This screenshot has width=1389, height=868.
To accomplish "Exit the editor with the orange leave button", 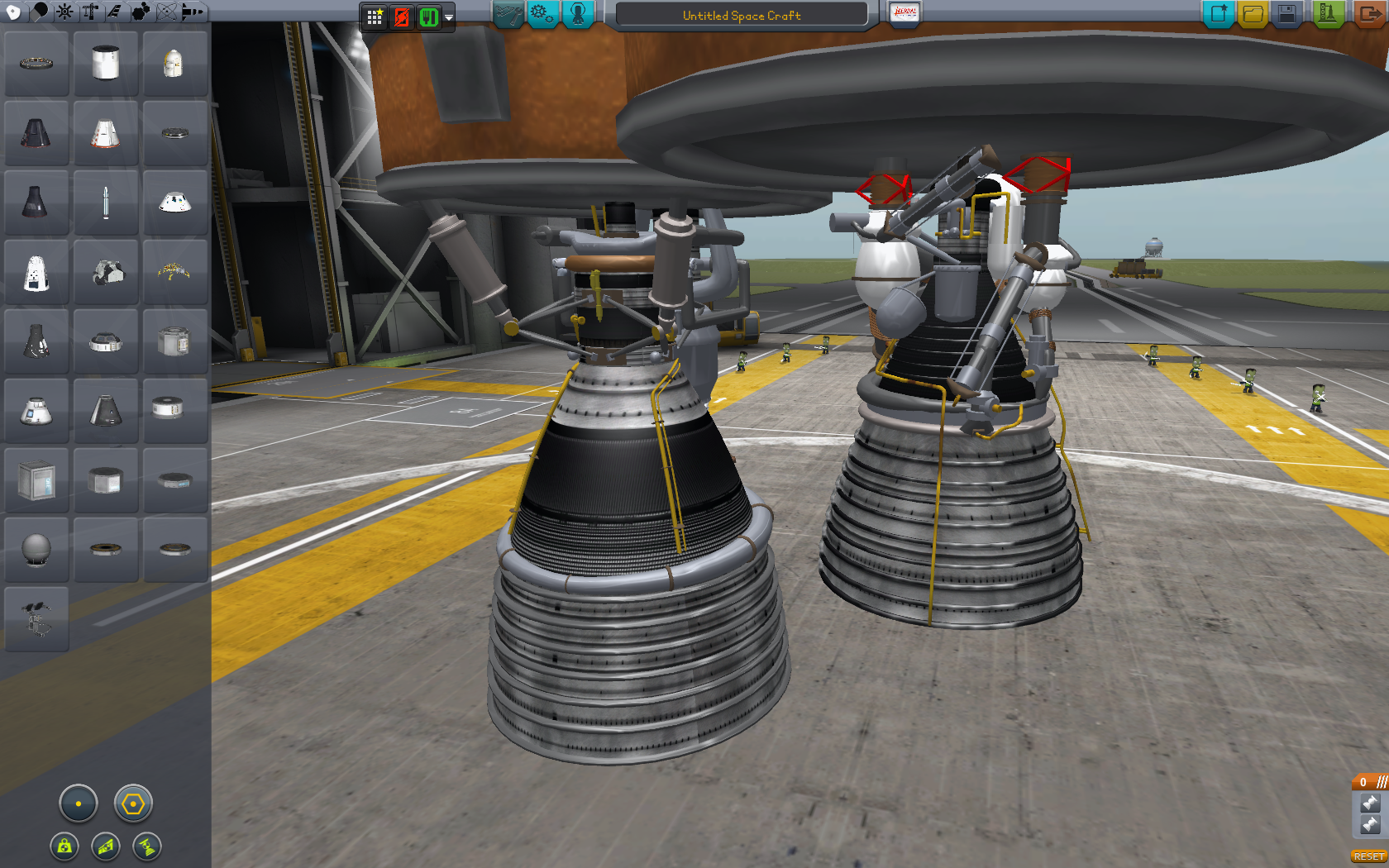I will [x=1369, y=14].
